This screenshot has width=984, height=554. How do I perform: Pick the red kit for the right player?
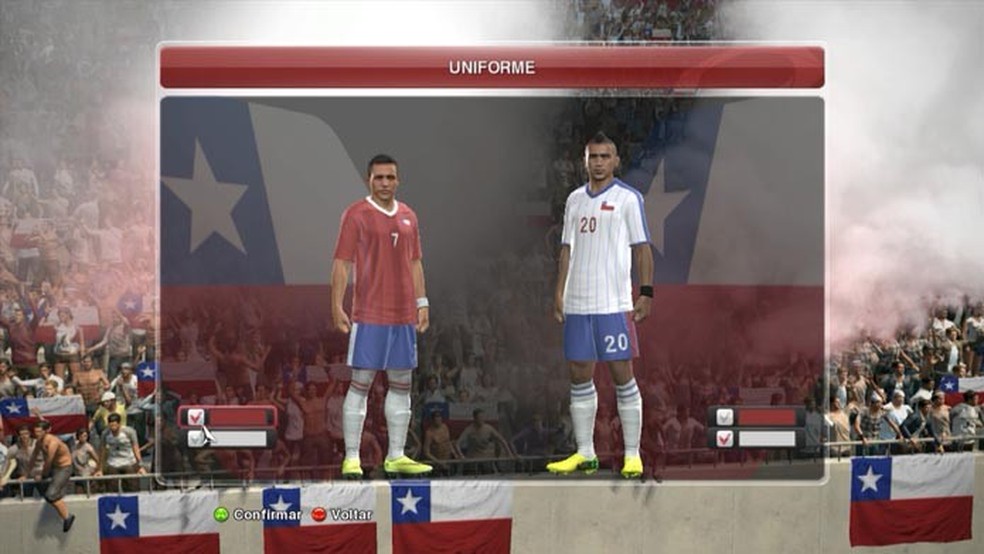click(x=757, y=417)
